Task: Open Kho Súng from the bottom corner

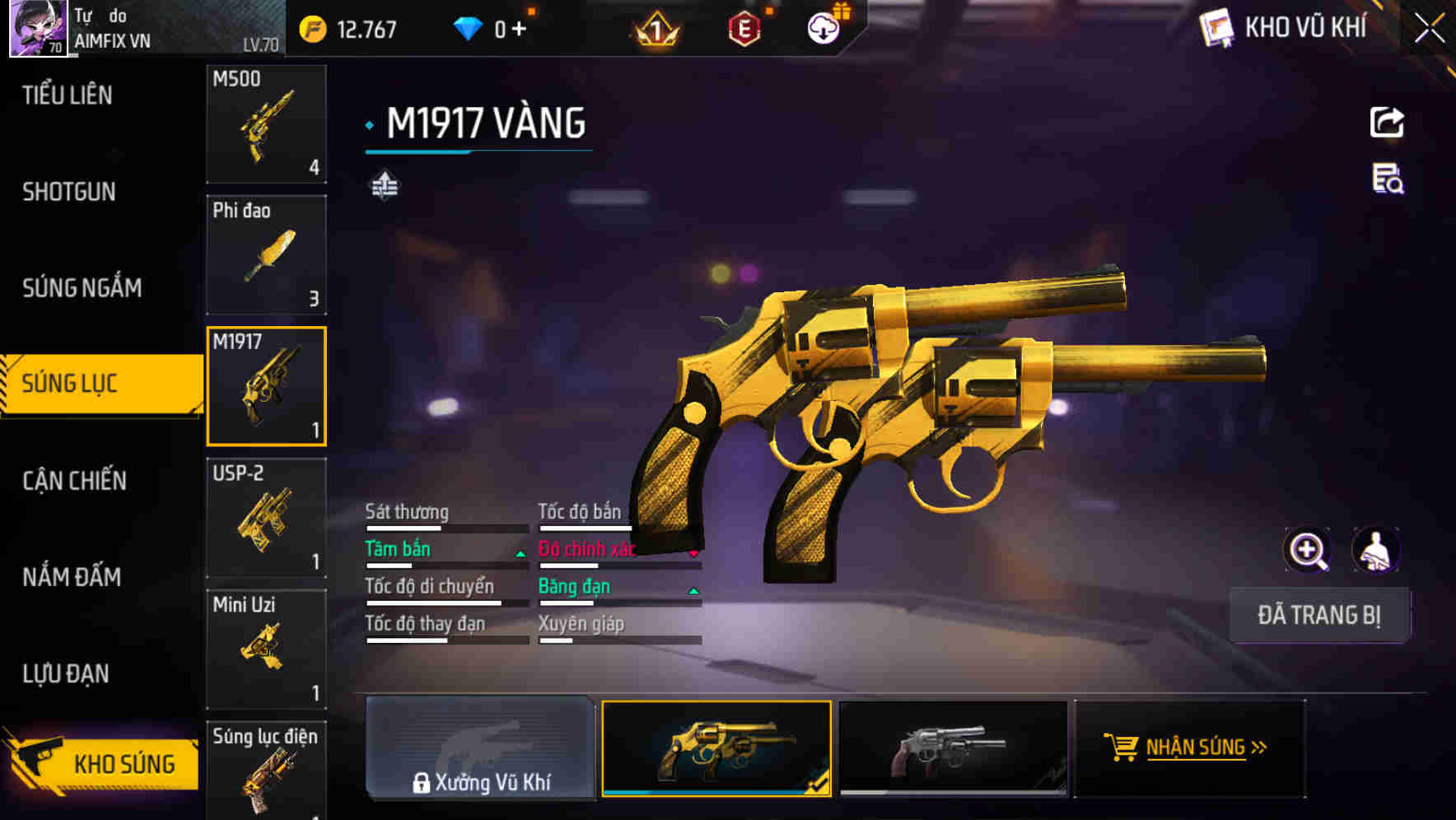Action: [103, 763]
